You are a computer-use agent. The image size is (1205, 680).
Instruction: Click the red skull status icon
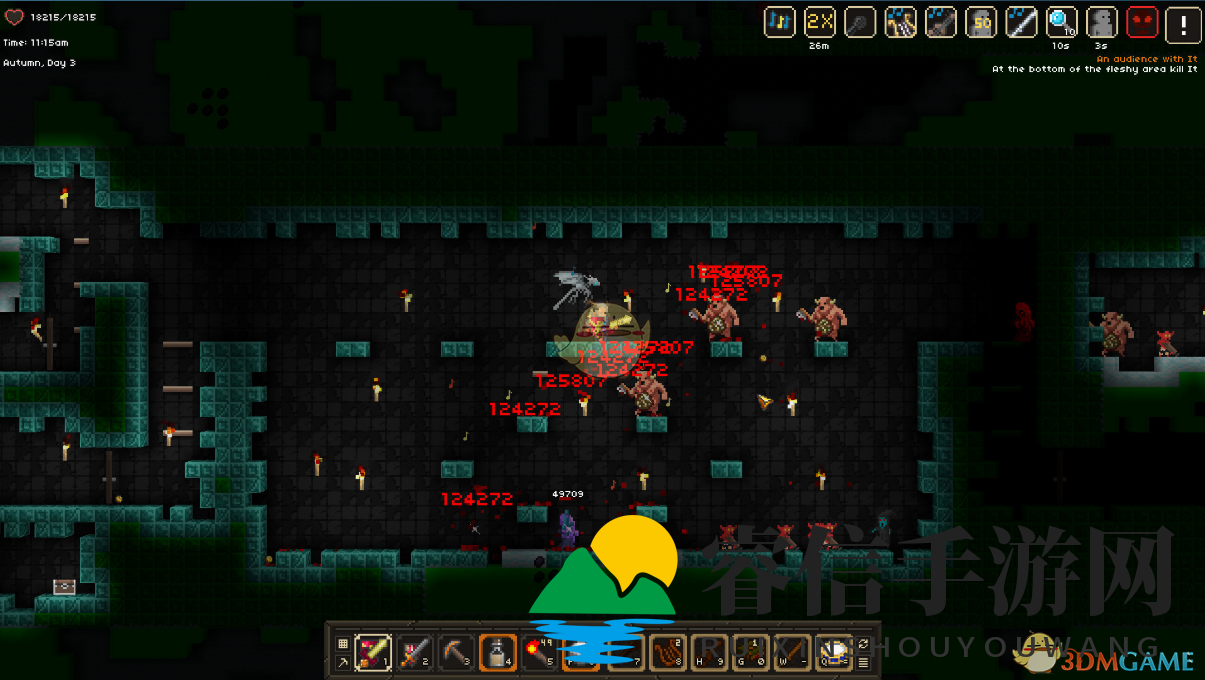1142,22
